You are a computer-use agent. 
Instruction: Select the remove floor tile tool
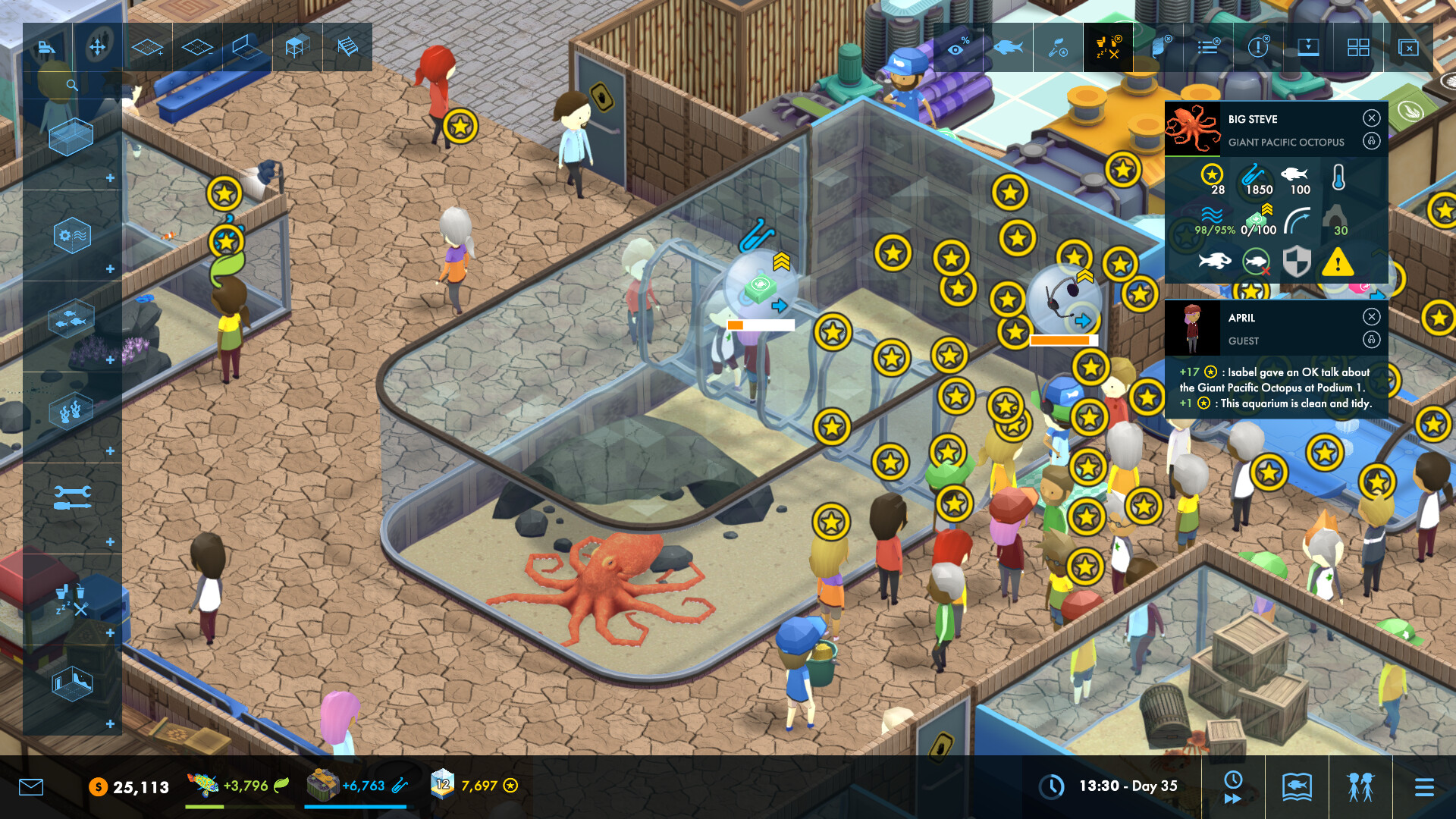click(196, 47)
